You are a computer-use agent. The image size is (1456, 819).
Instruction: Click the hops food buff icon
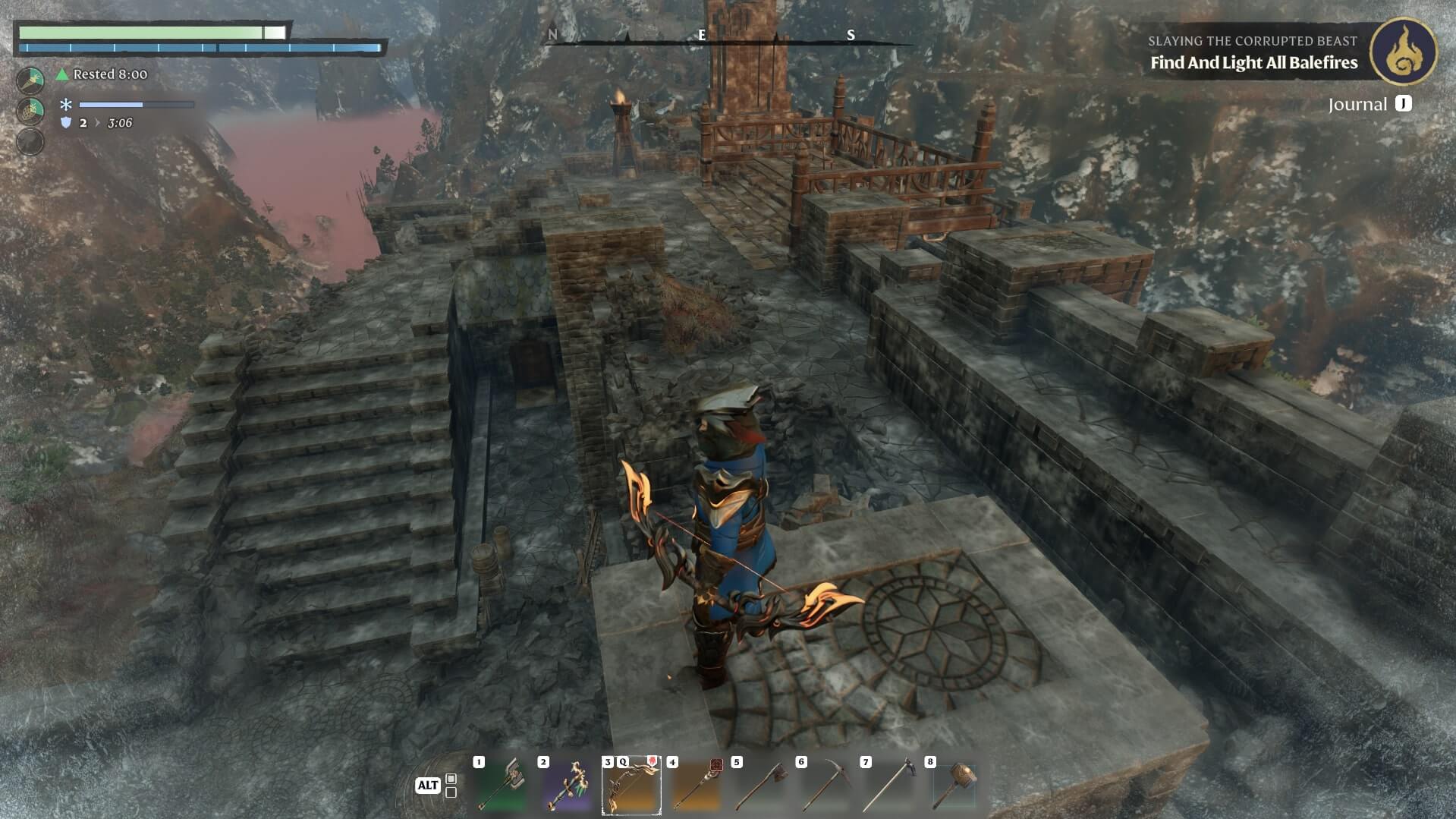pos(30,111)
